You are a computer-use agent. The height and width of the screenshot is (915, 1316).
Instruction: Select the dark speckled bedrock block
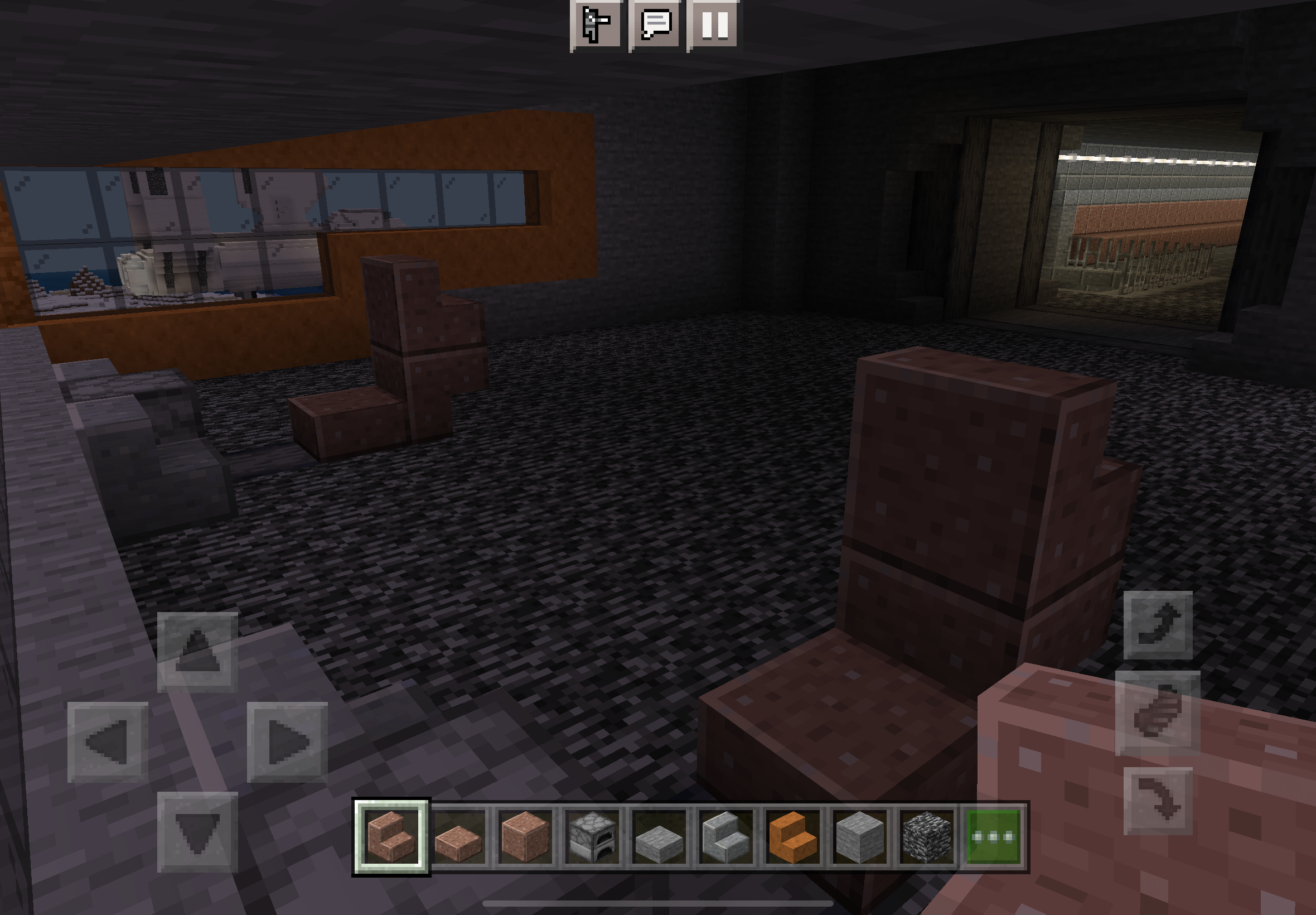pos(926,836)
